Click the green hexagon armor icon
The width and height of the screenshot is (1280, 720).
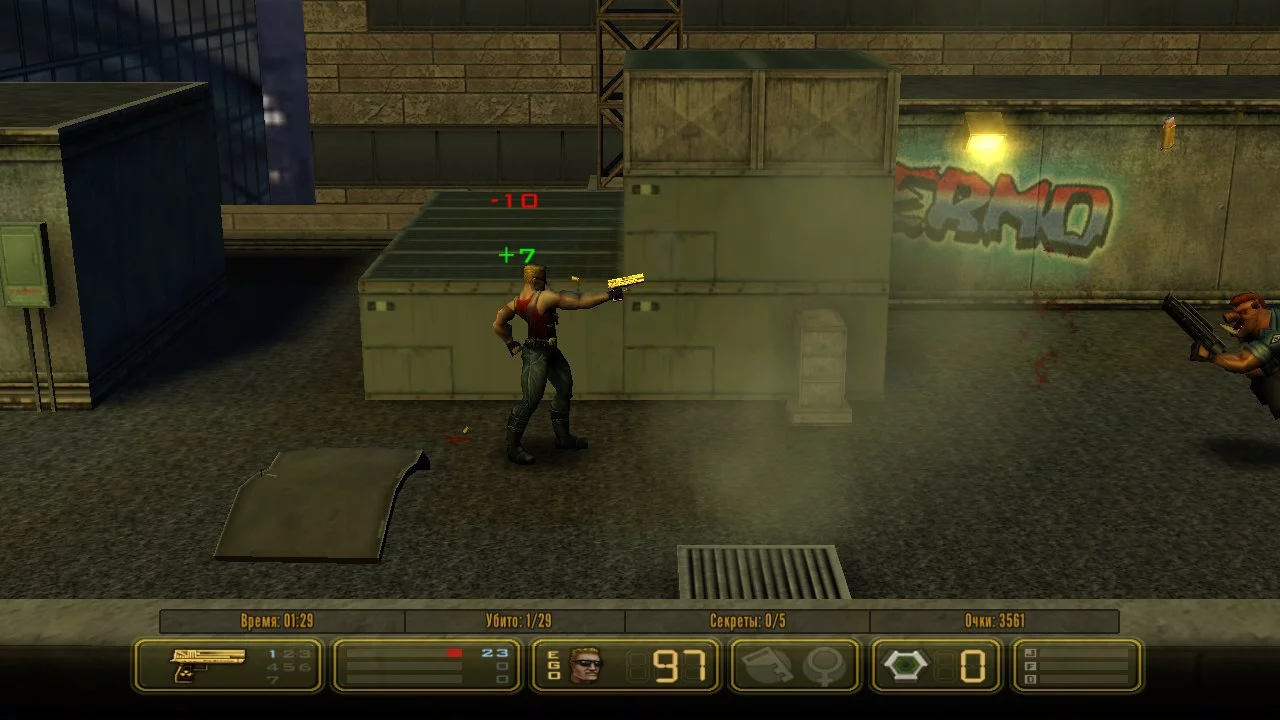(x=905, y=665)
